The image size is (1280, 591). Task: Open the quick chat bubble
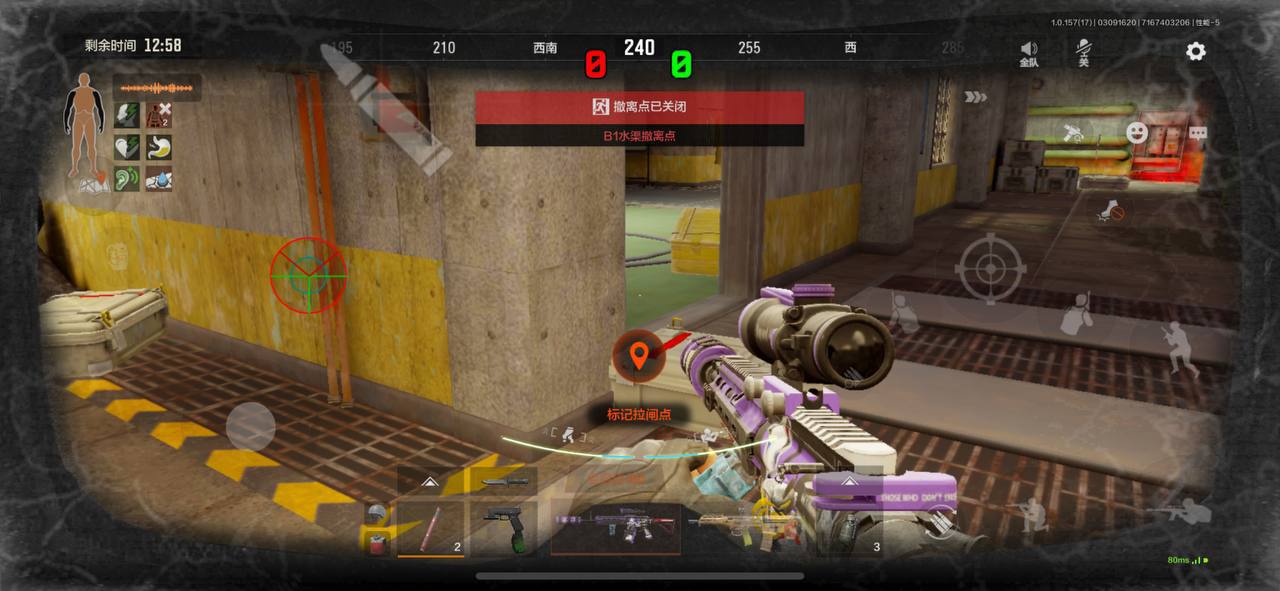[1197, 133]
